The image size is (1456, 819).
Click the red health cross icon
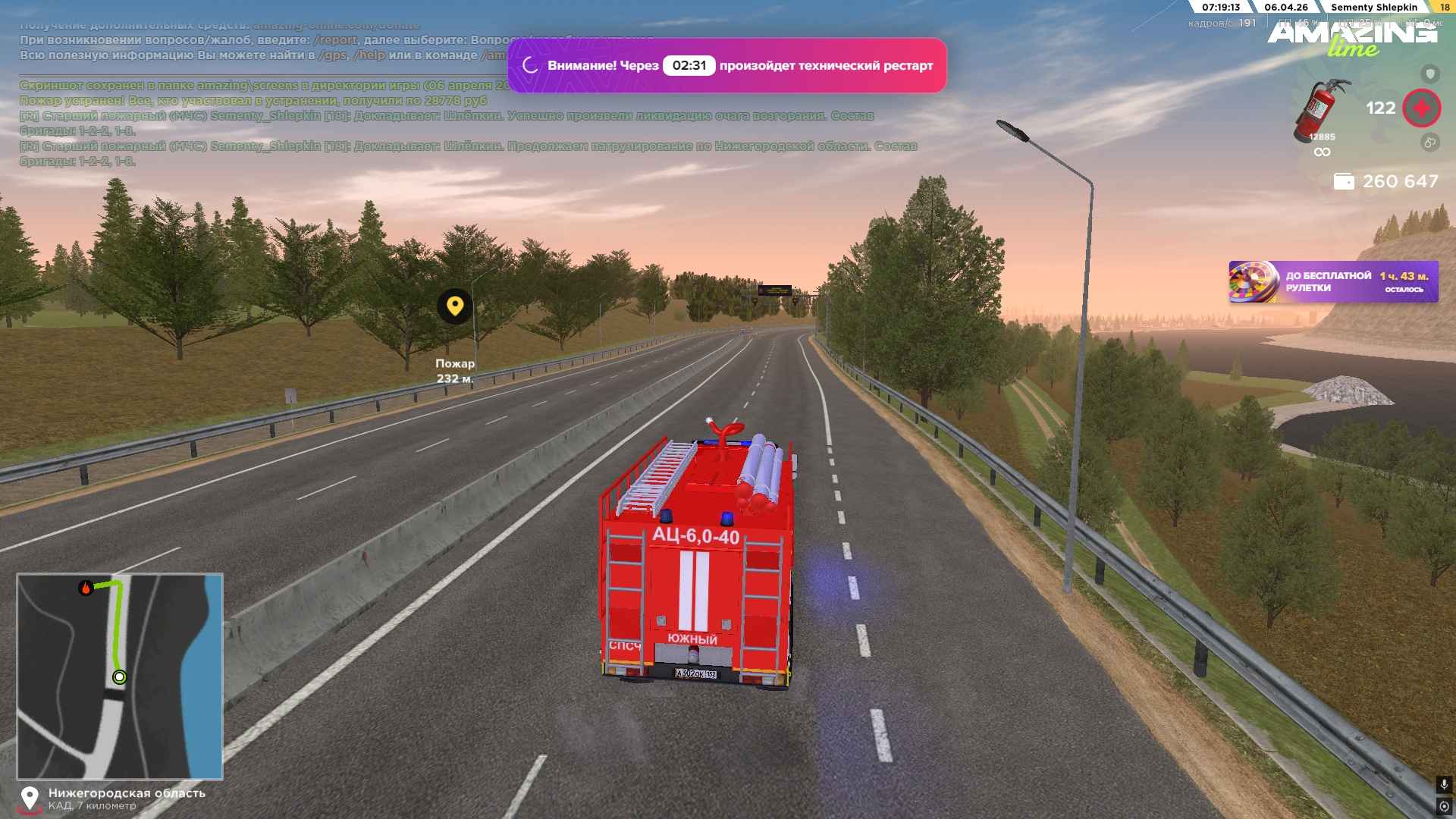coord(1421,108)
